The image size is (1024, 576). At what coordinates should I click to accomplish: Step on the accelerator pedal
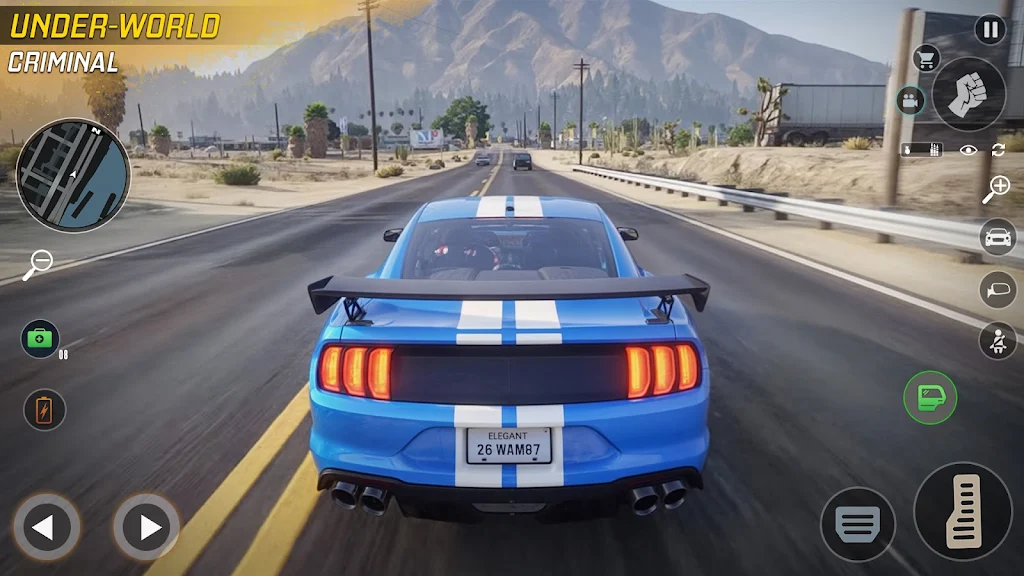[x=962, y=510]
